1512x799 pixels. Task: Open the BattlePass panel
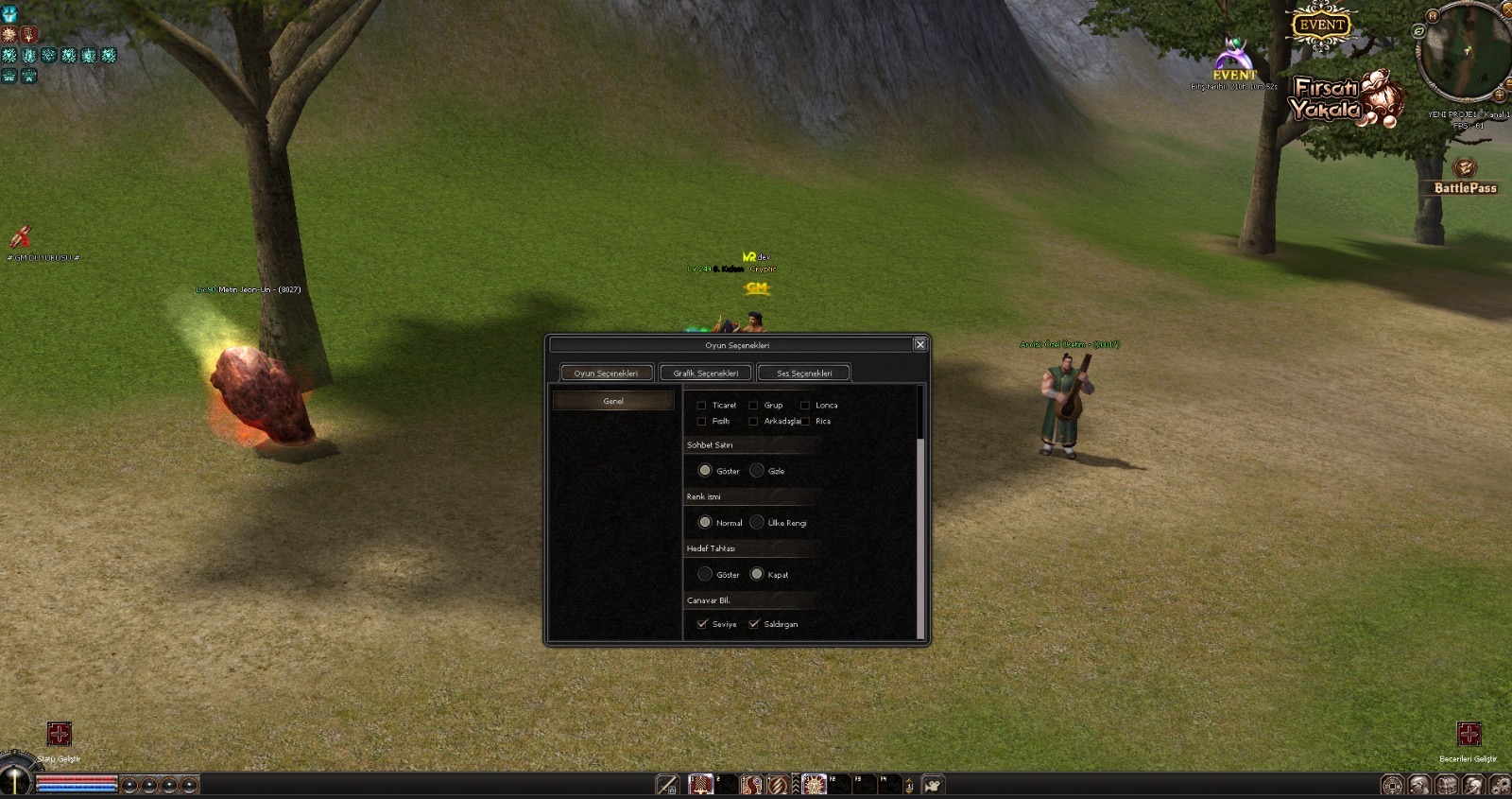(1465, 175)
